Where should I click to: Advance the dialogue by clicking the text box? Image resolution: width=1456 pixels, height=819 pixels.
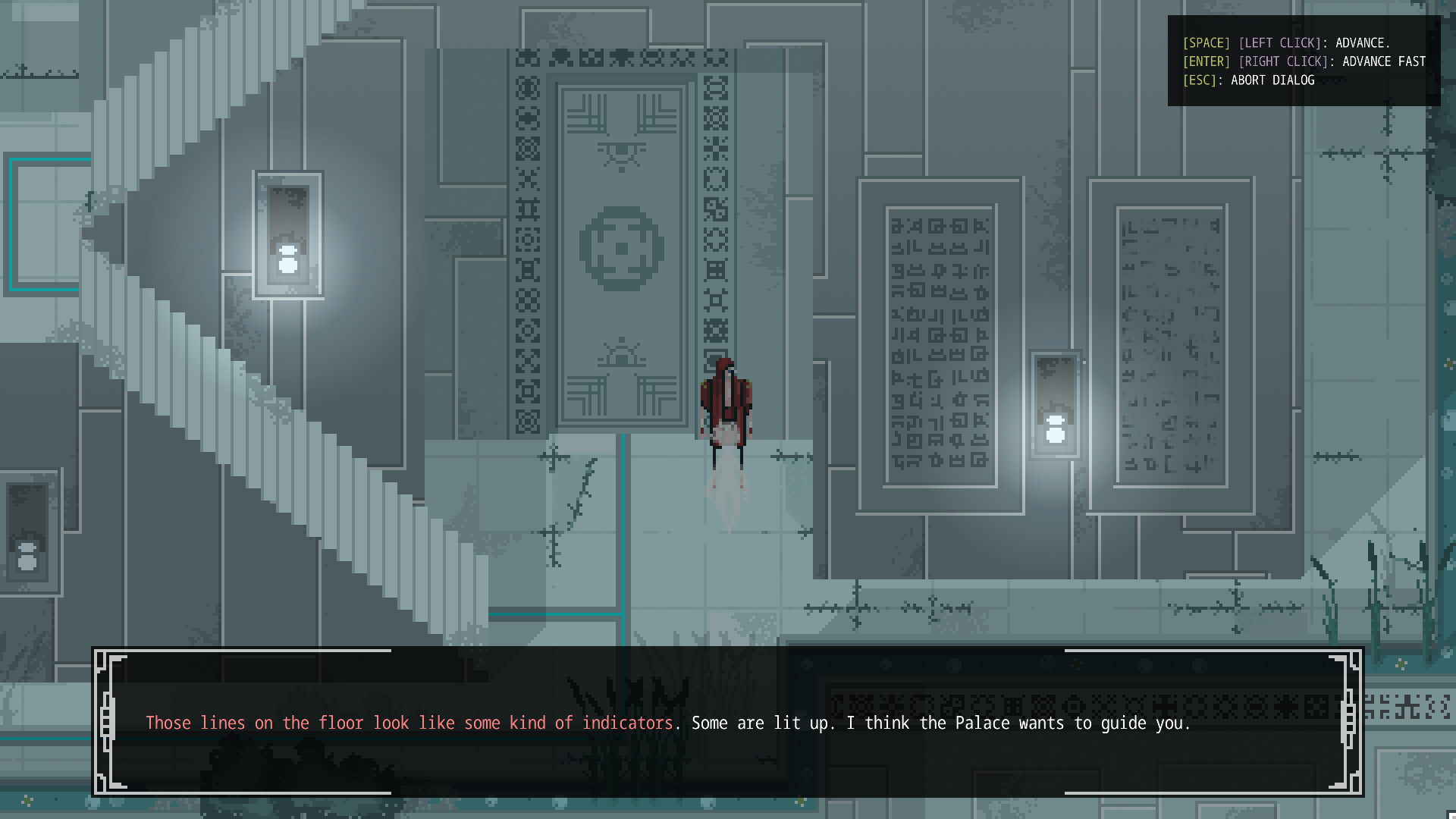pos(728,722)
